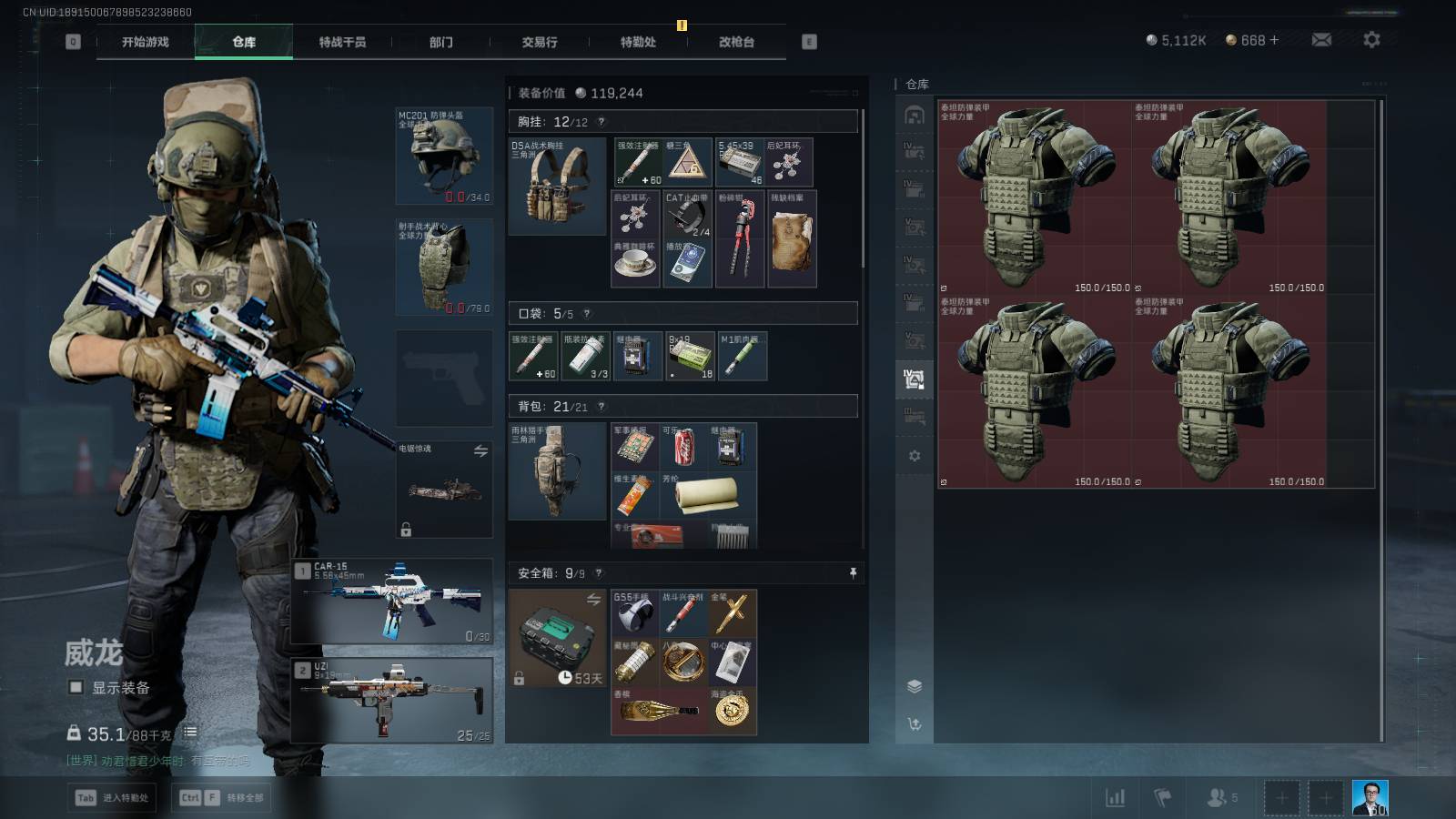Click the 转移全部 transfer all button
Viewport: 1456px width, 819px height.
pos(222,798)
